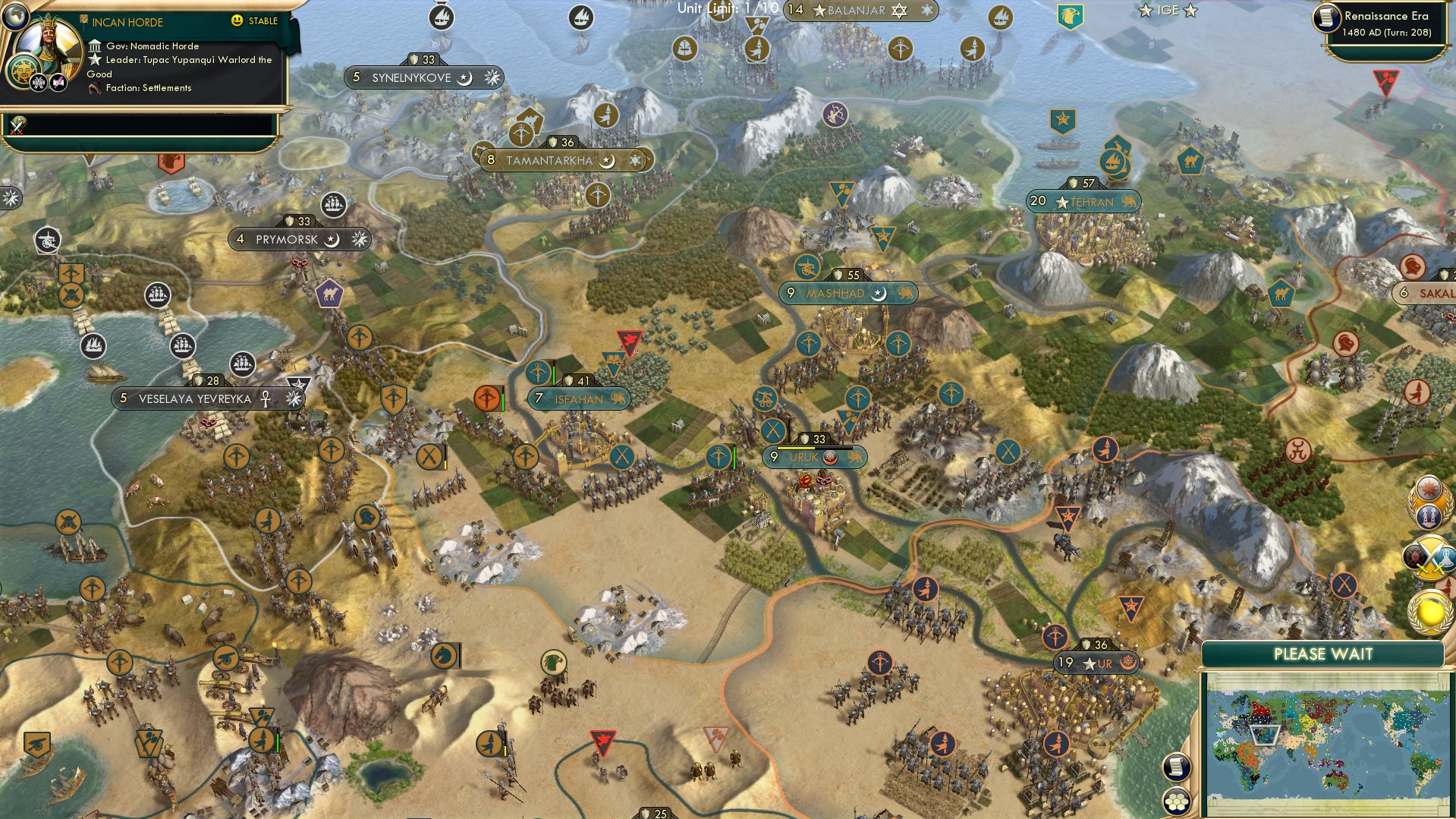1456x819 pixels.
Task: Open the mosque wonder notification icon
Action: [1430, 516]
